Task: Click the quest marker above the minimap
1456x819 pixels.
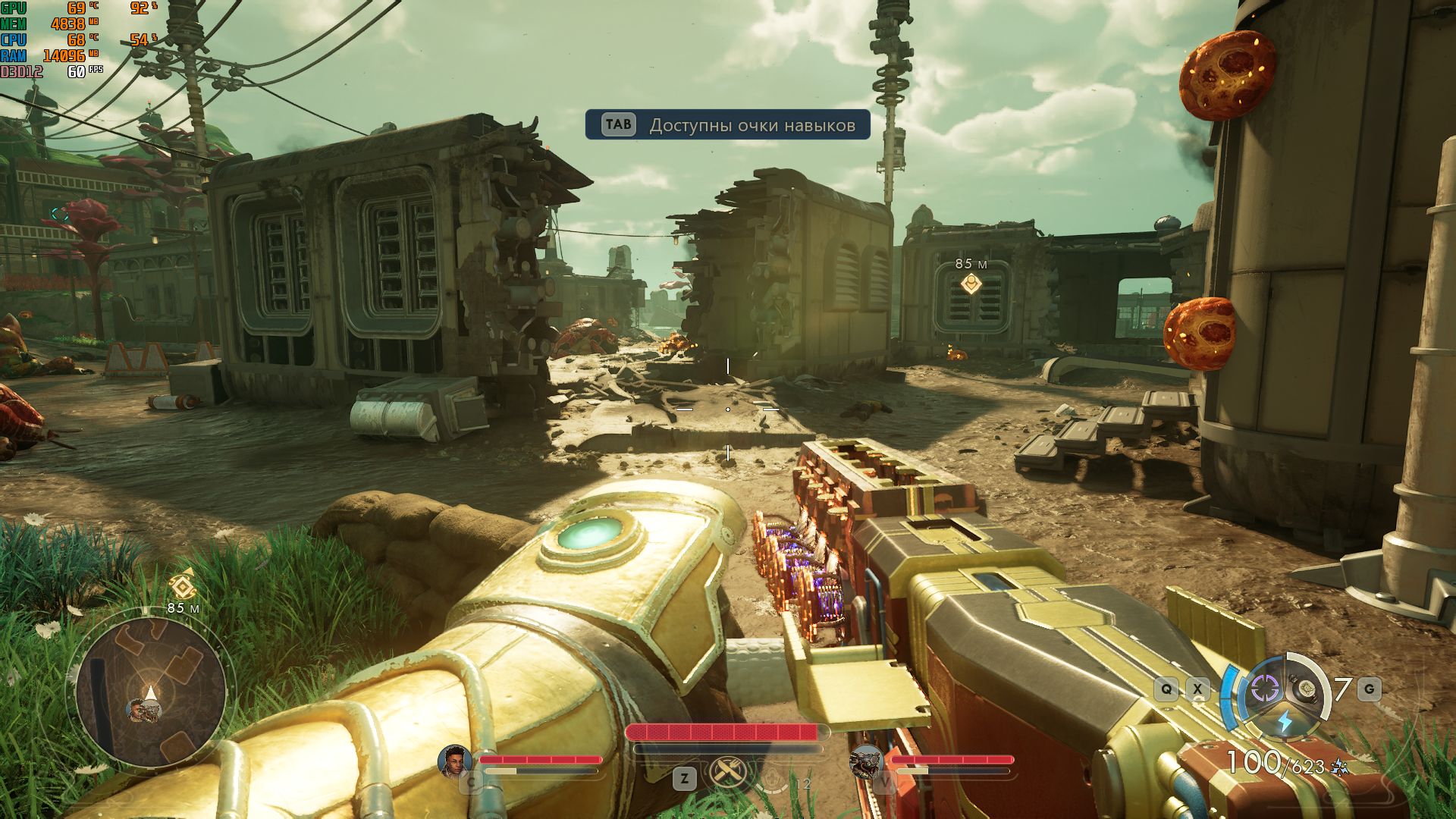Action: pyautogui.click(x=183, y=586)
